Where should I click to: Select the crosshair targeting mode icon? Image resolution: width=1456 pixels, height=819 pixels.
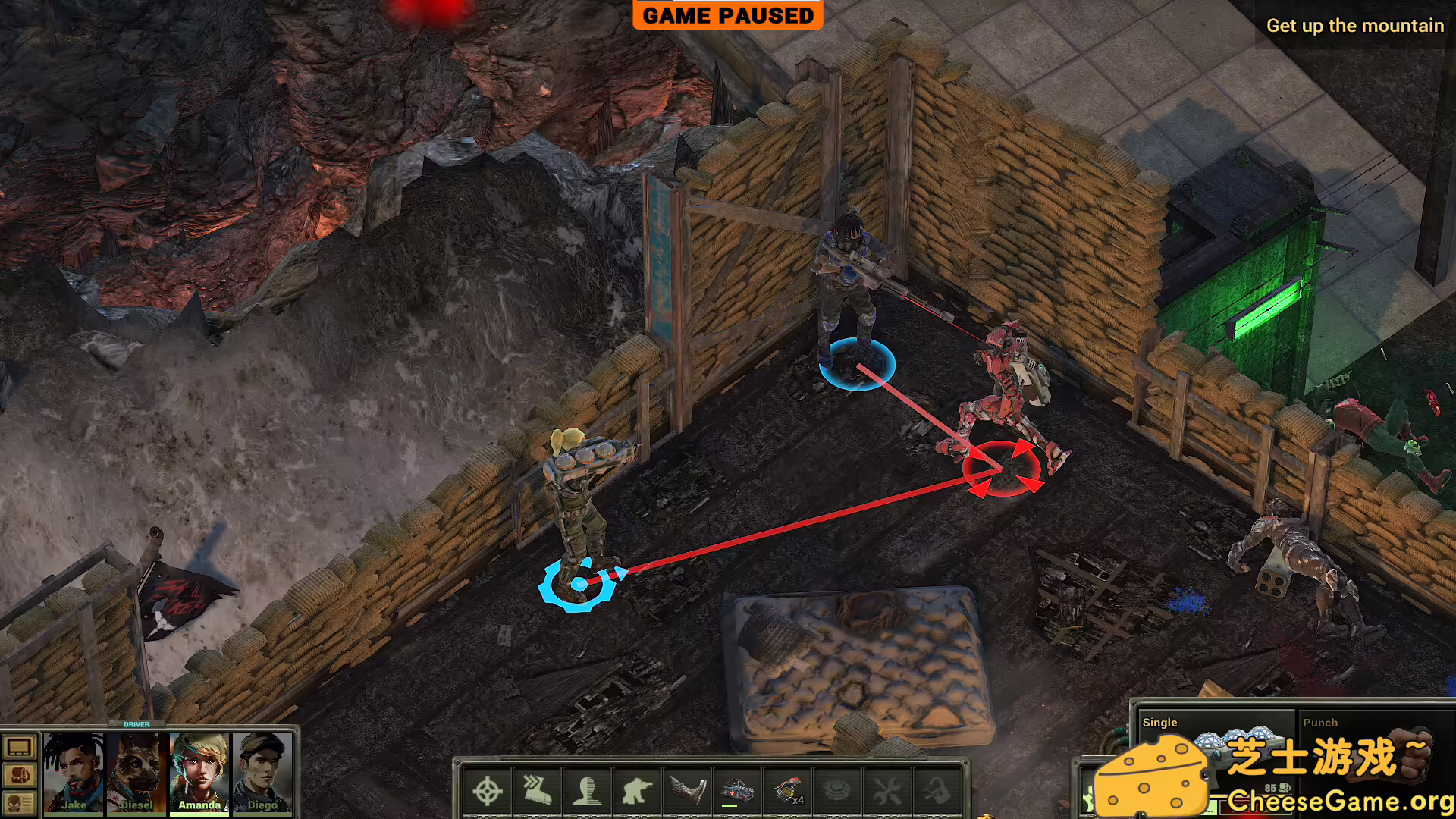(x=488, y=792)
